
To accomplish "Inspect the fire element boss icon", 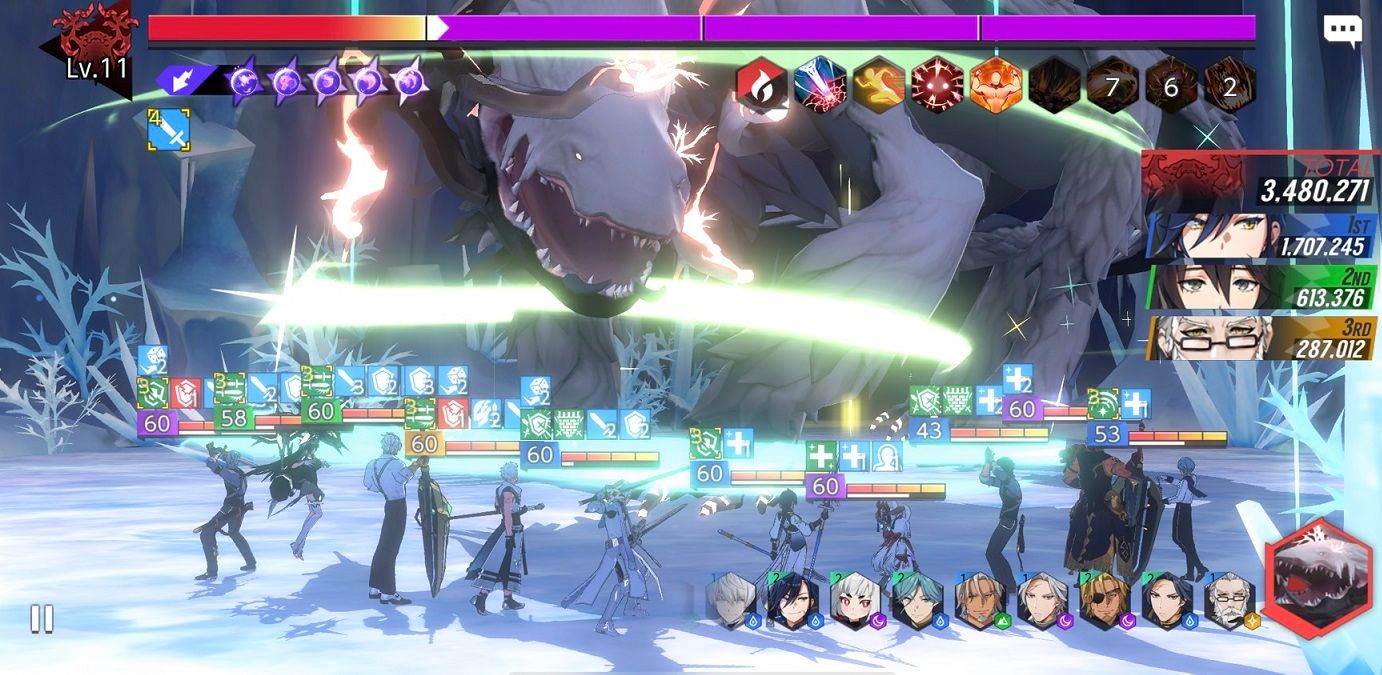I will pyautogui.click(x=762, y=85).
